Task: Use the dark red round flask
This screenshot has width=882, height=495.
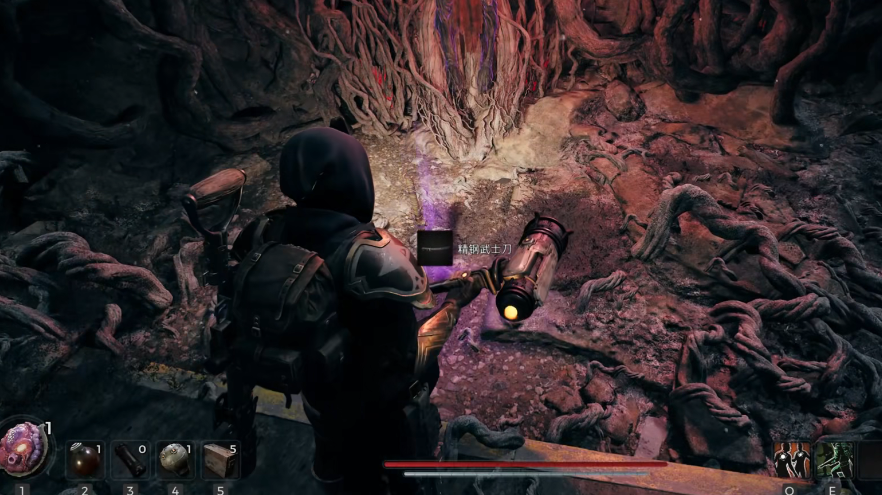Action: click(x=84, y=459)
